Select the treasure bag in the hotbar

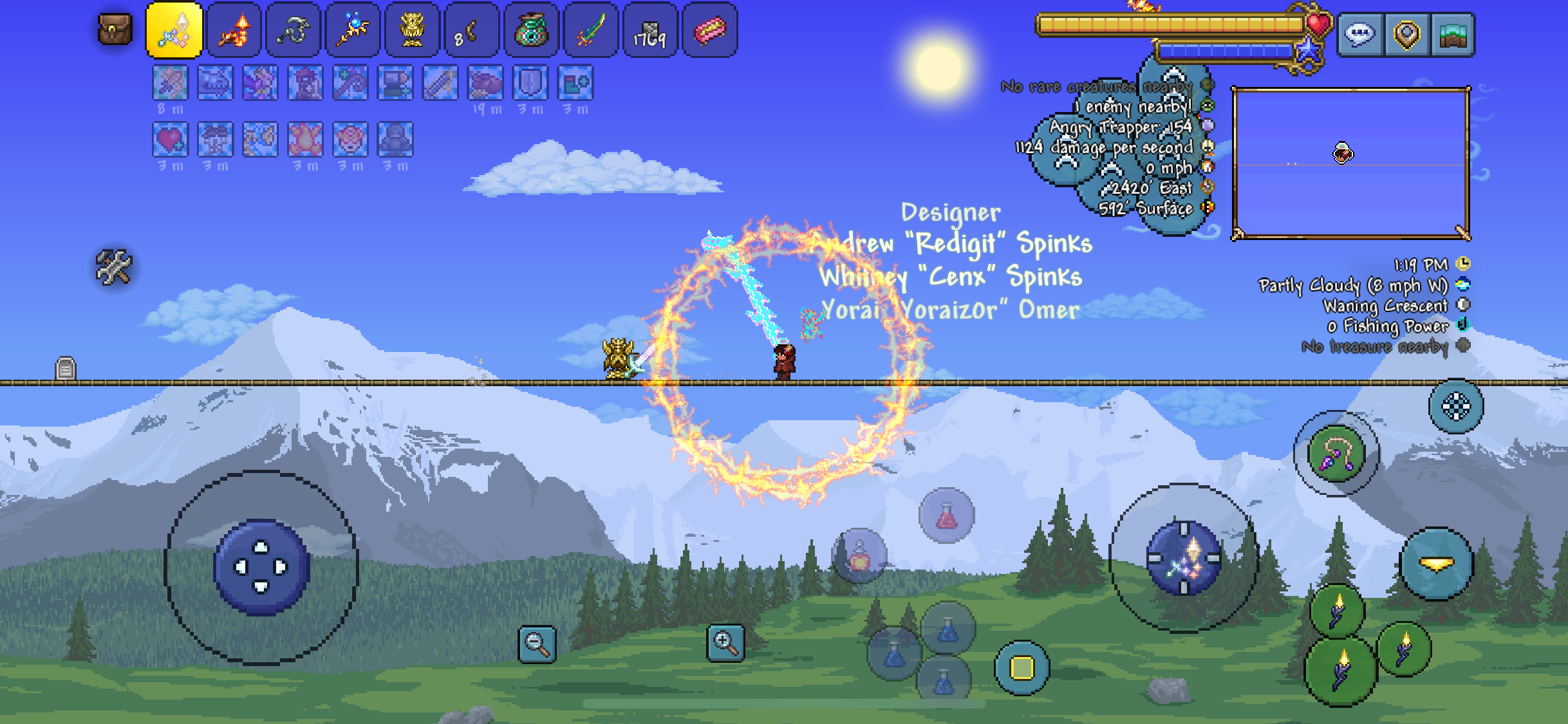pyautogui.click(x=532, y=31)
